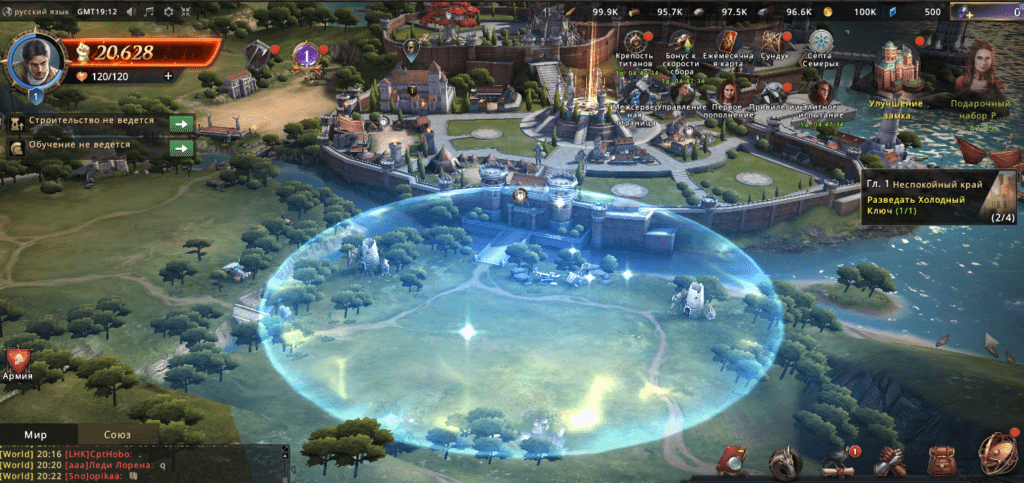Toggle fullscreen mode icon
This screenshot has height=483, width=1024.
[x=187, y=11]
